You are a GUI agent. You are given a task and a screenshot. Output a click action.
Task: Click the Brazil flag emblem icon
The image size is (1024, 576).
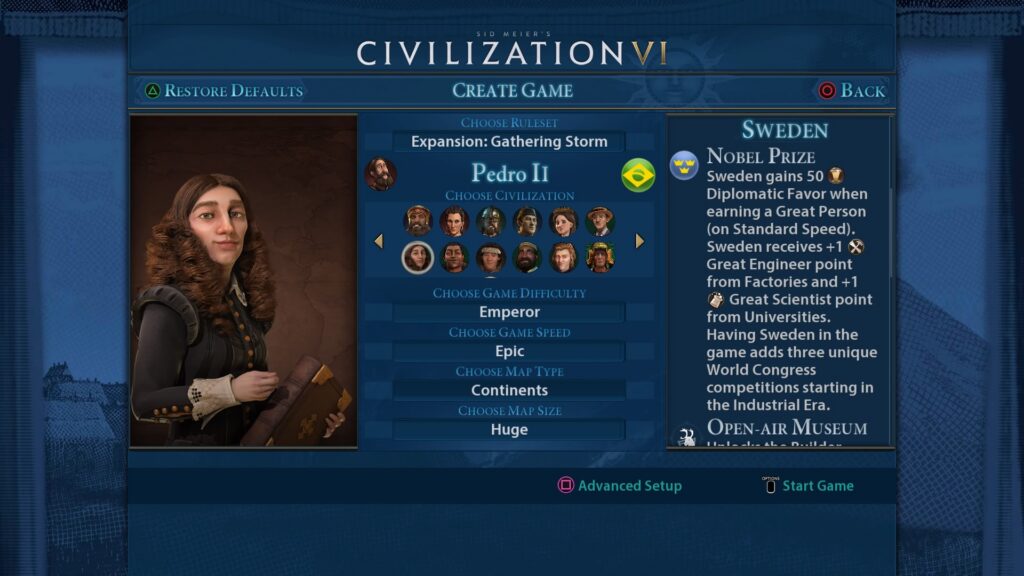638,175
